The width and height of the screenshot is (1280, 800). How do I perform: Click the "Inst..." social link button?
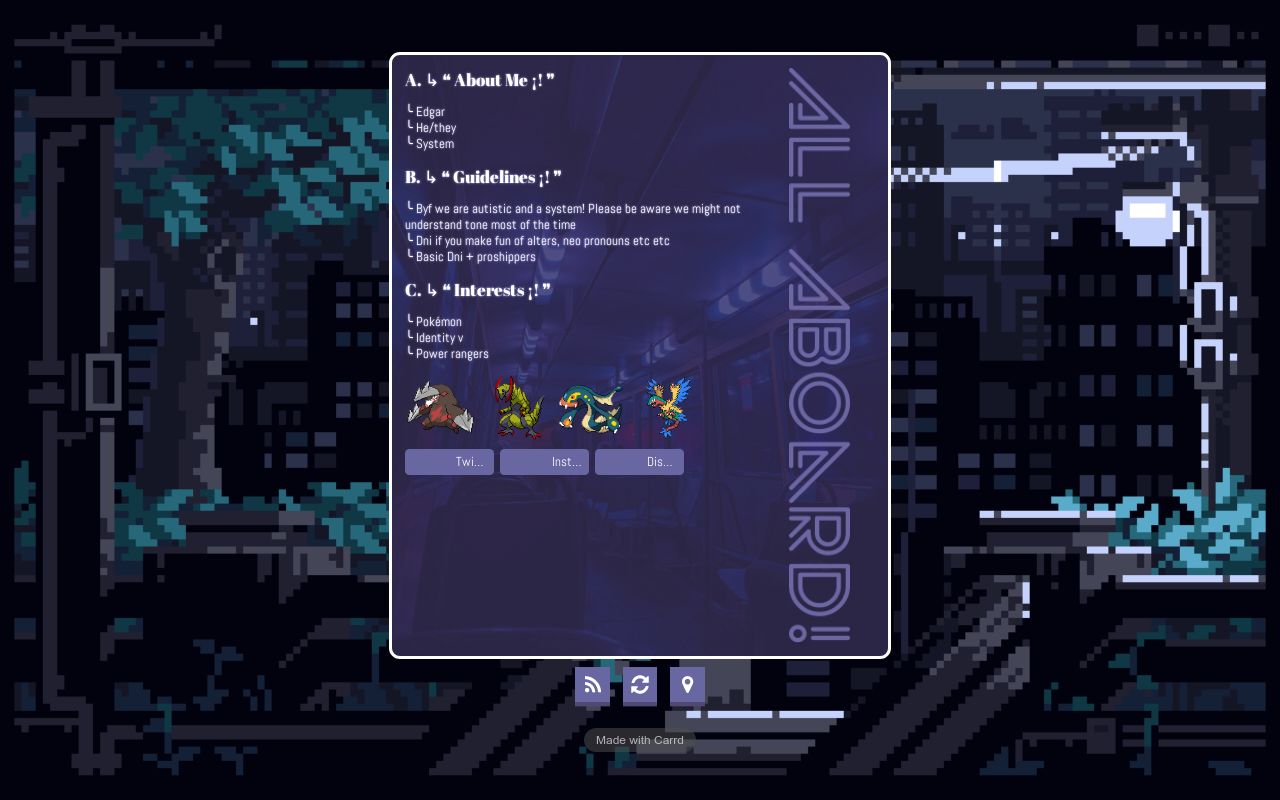tap(544, 462)
